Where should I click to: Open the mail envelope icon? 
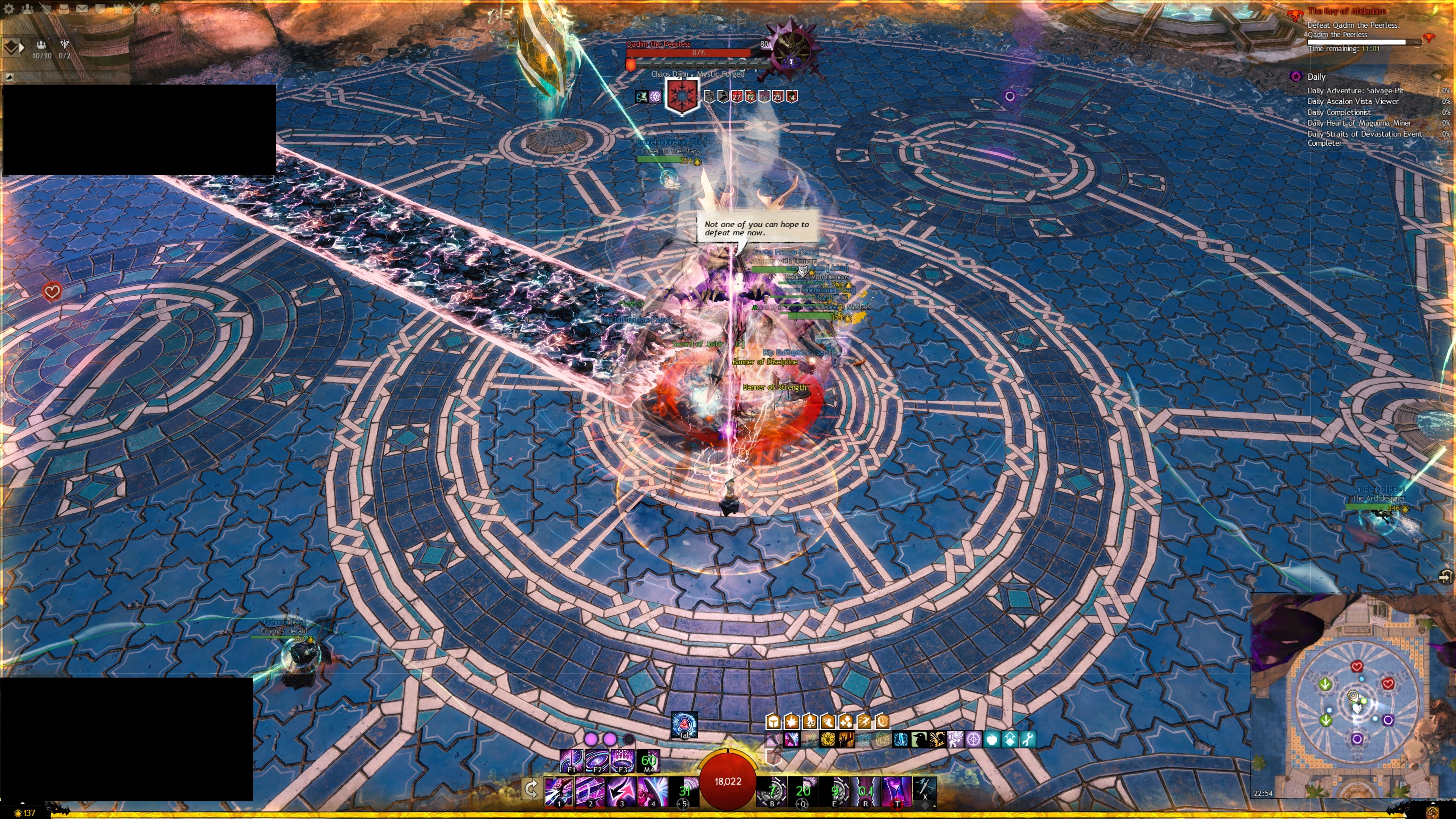pos(82,8)
